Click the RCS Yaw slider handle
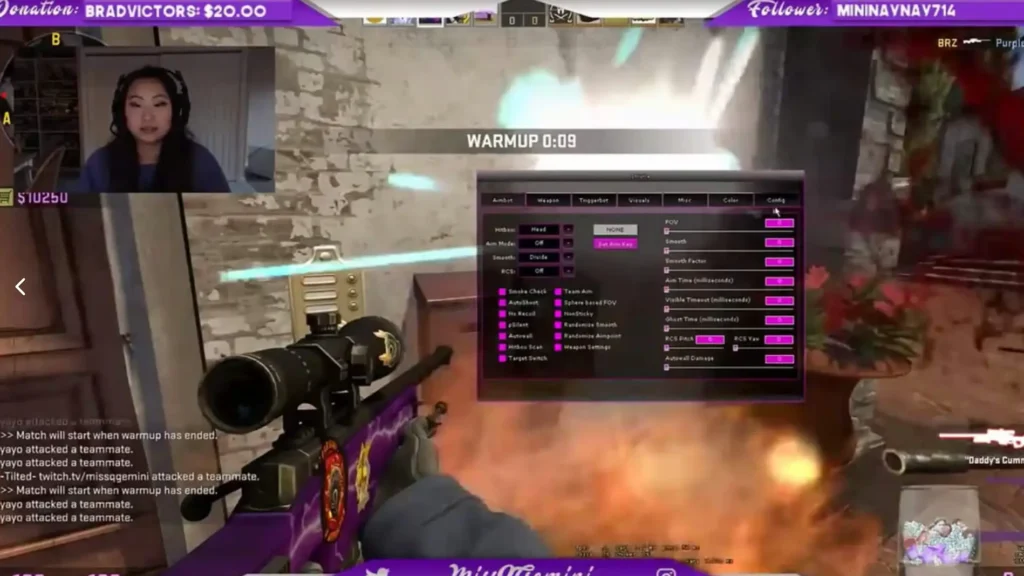Viewport: 1024px width, 576px height. coord(736,348)
